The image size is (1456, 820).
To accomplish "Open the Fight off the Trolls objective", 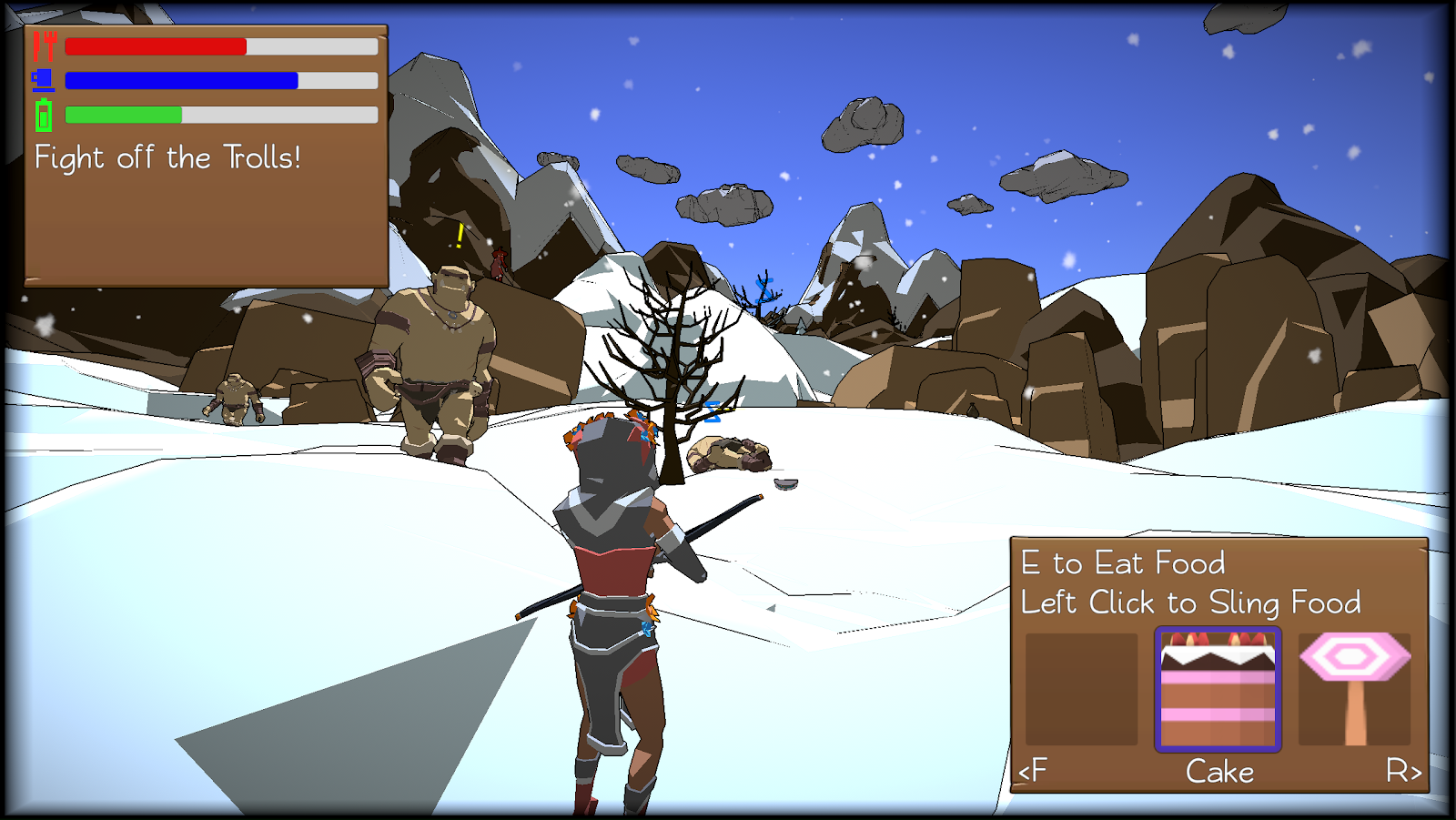I will tap(167, 158).
